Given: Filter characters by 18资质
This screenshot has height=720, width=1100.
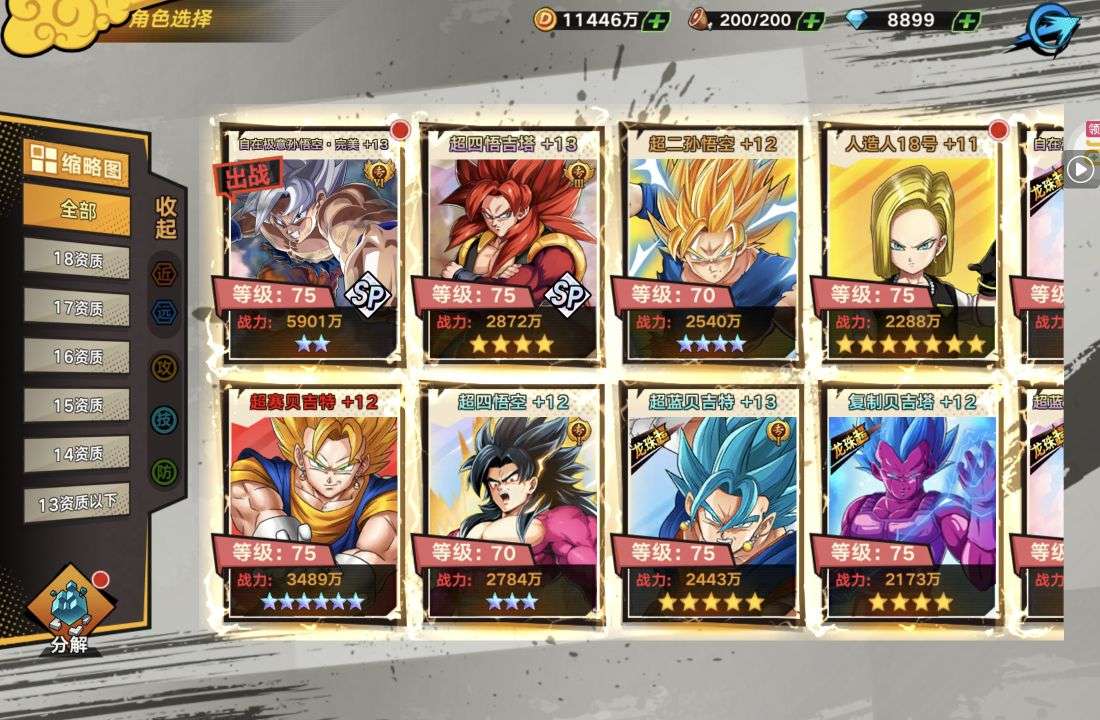Looking at the screenshot, I should coord(77,259).
